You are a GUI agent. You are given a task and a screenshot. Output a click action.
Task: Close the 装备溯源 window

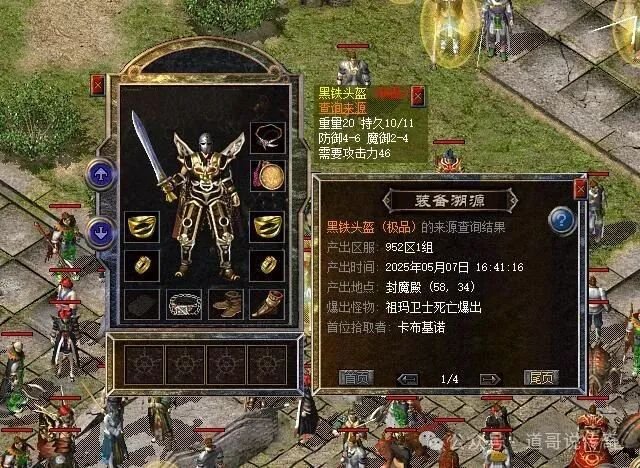click(x=580, y=188)
